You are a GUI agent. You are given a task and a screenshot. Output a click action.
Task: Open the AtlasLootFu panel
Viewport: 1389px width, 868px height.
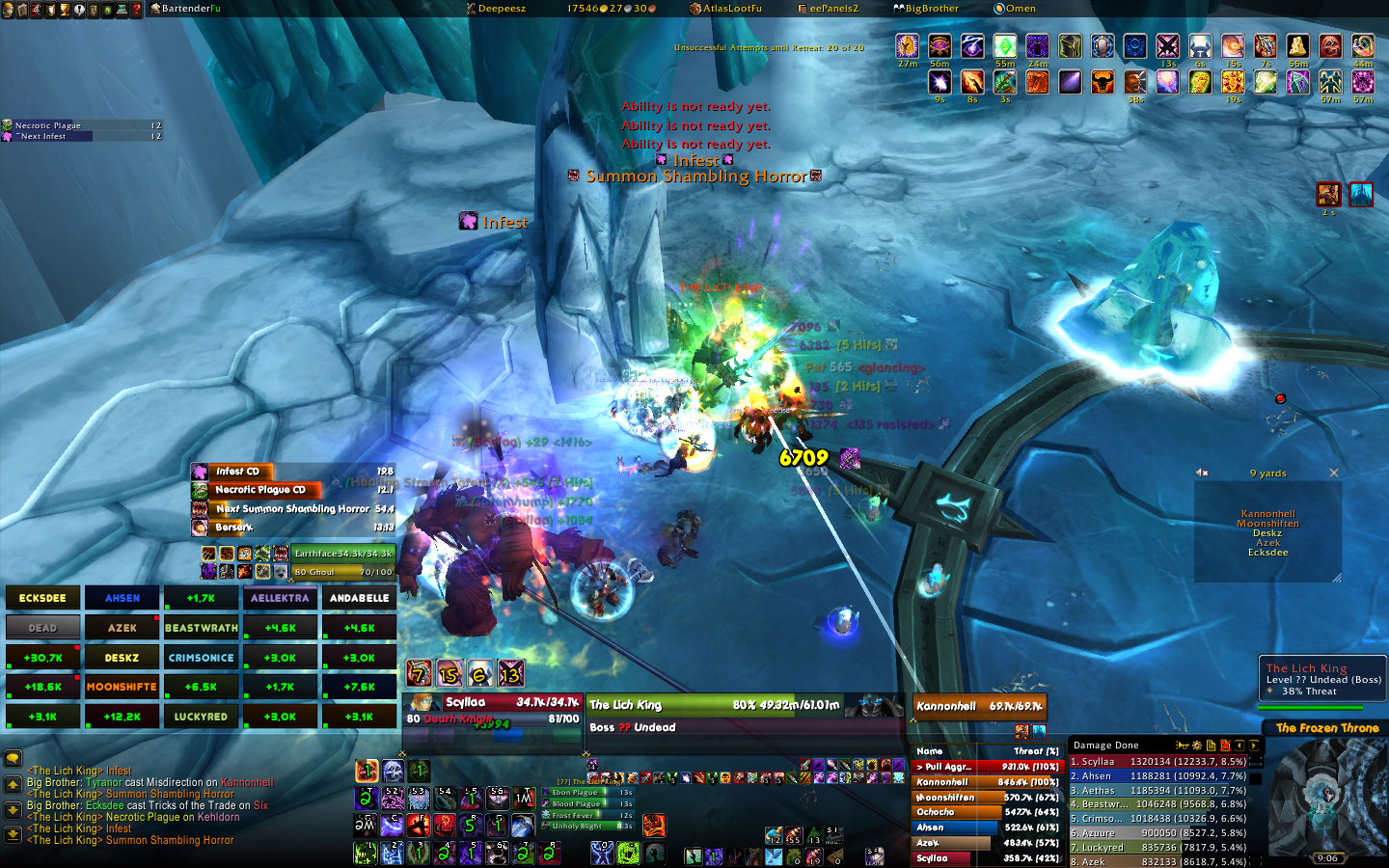(x=731, y=9)
